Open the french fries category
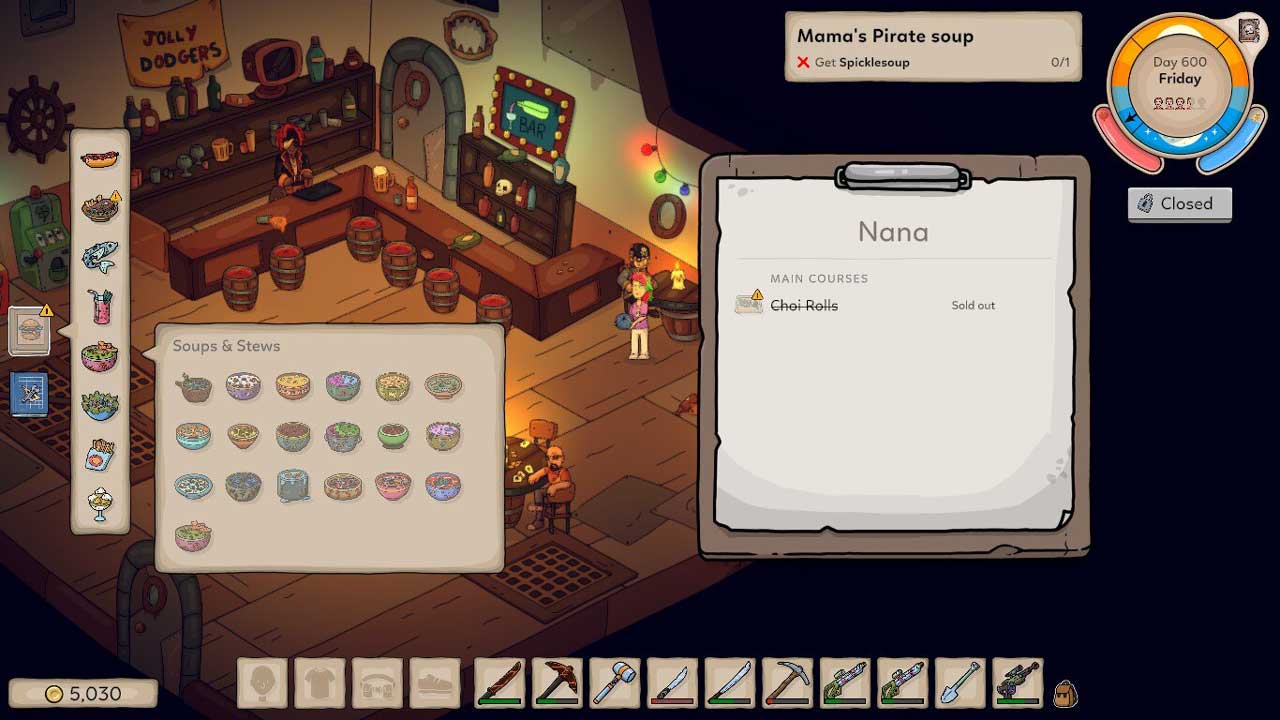Image resolution: width=1280 pixels, height=720 pixels. (100, 454)
